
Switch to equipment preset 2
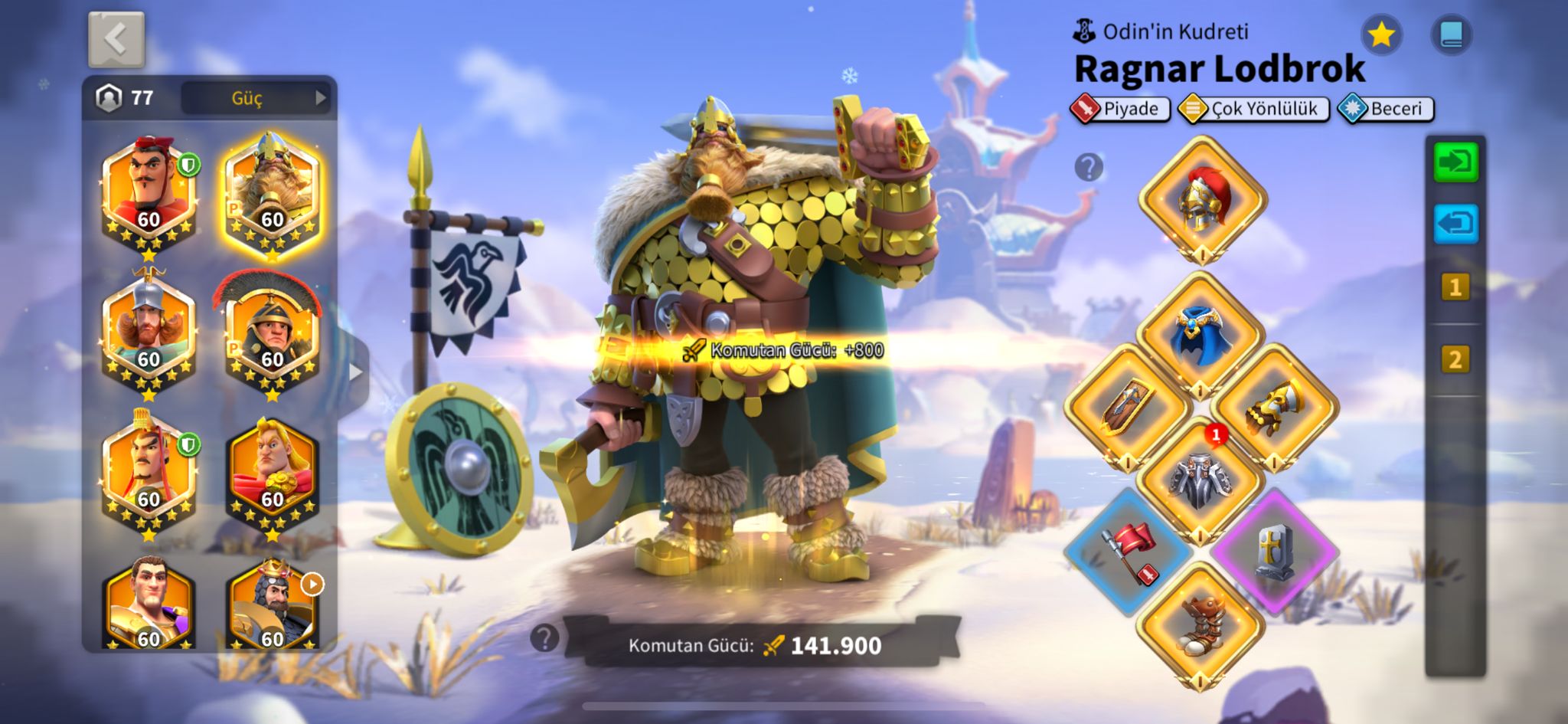click(1455, 359)
